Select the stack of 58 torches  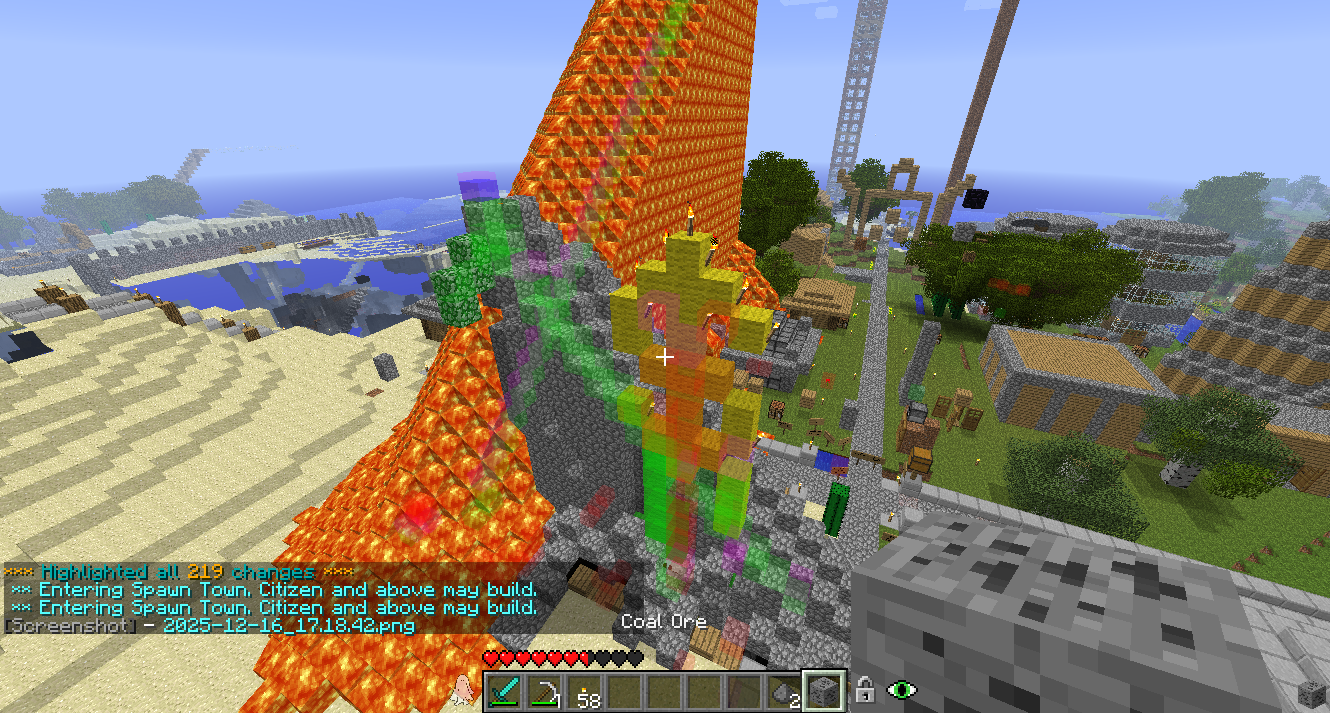[x=586, y=692]
